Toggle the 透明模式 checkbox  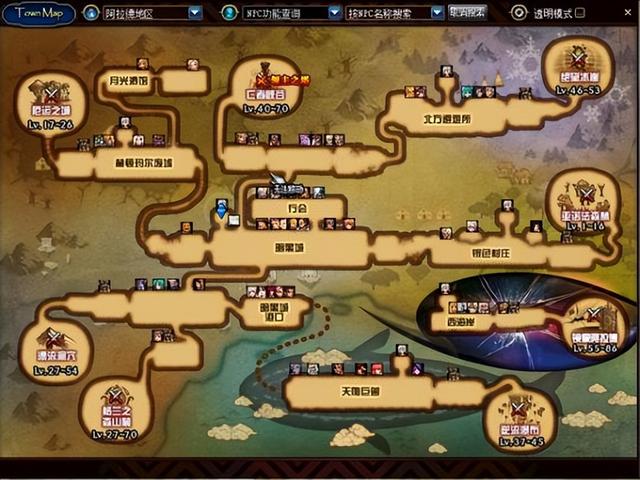coord(519,13)
